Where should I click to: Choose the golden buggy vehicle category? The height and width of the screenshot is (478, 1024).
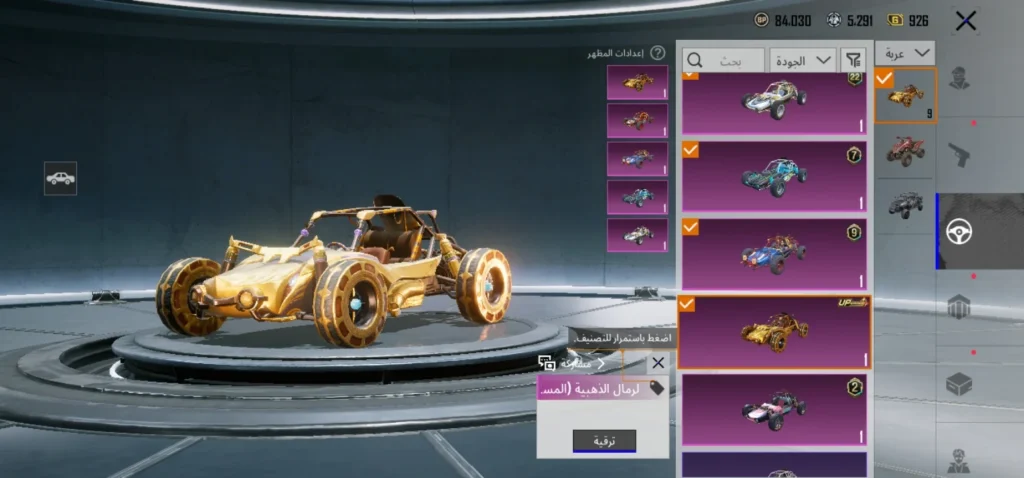click(x=905, y=95)
